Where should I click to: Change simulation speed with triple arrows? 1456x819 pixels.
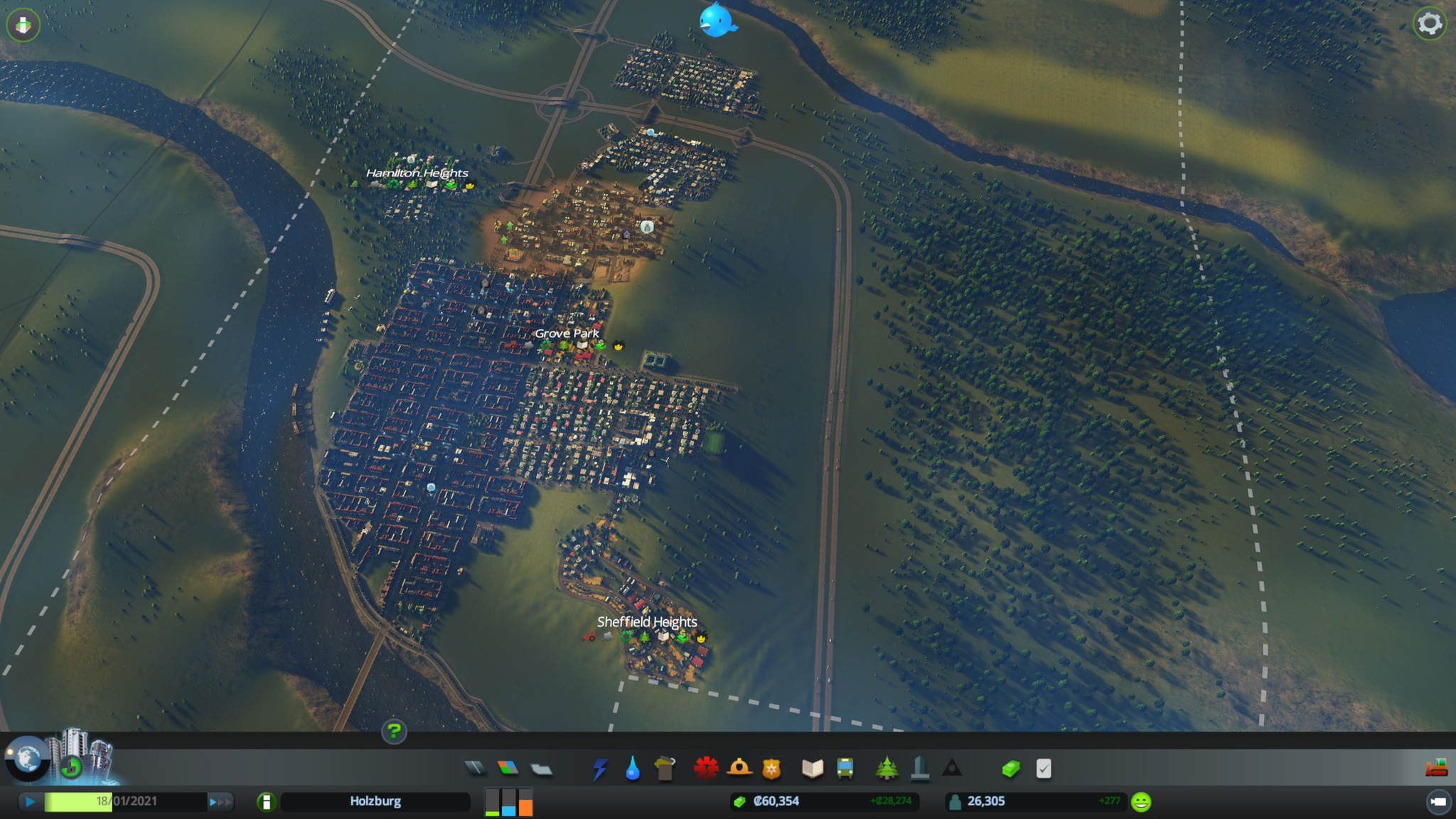coord(220,802)
